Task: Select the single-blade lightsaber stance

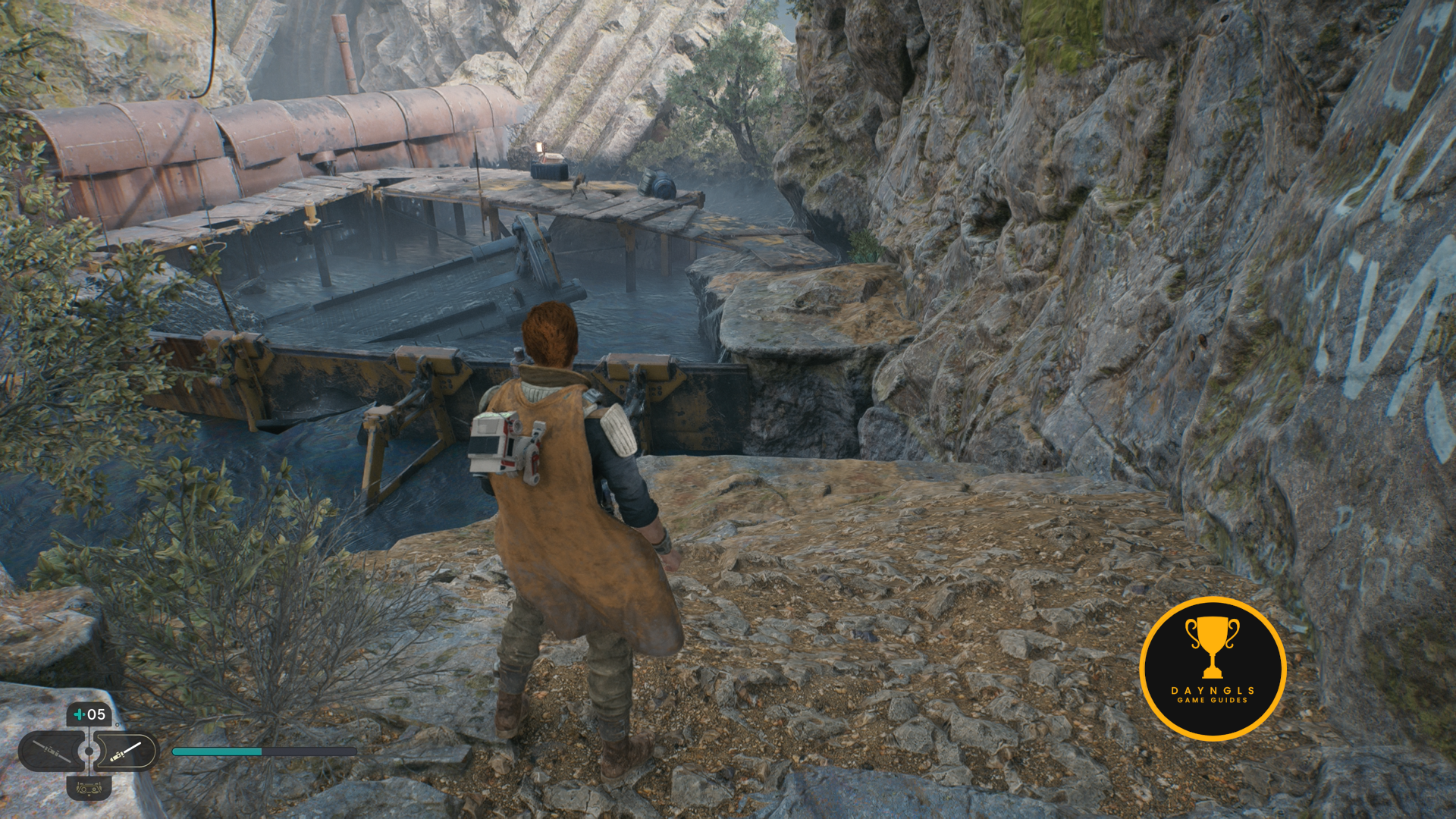Action: click(x=127, y=752)
